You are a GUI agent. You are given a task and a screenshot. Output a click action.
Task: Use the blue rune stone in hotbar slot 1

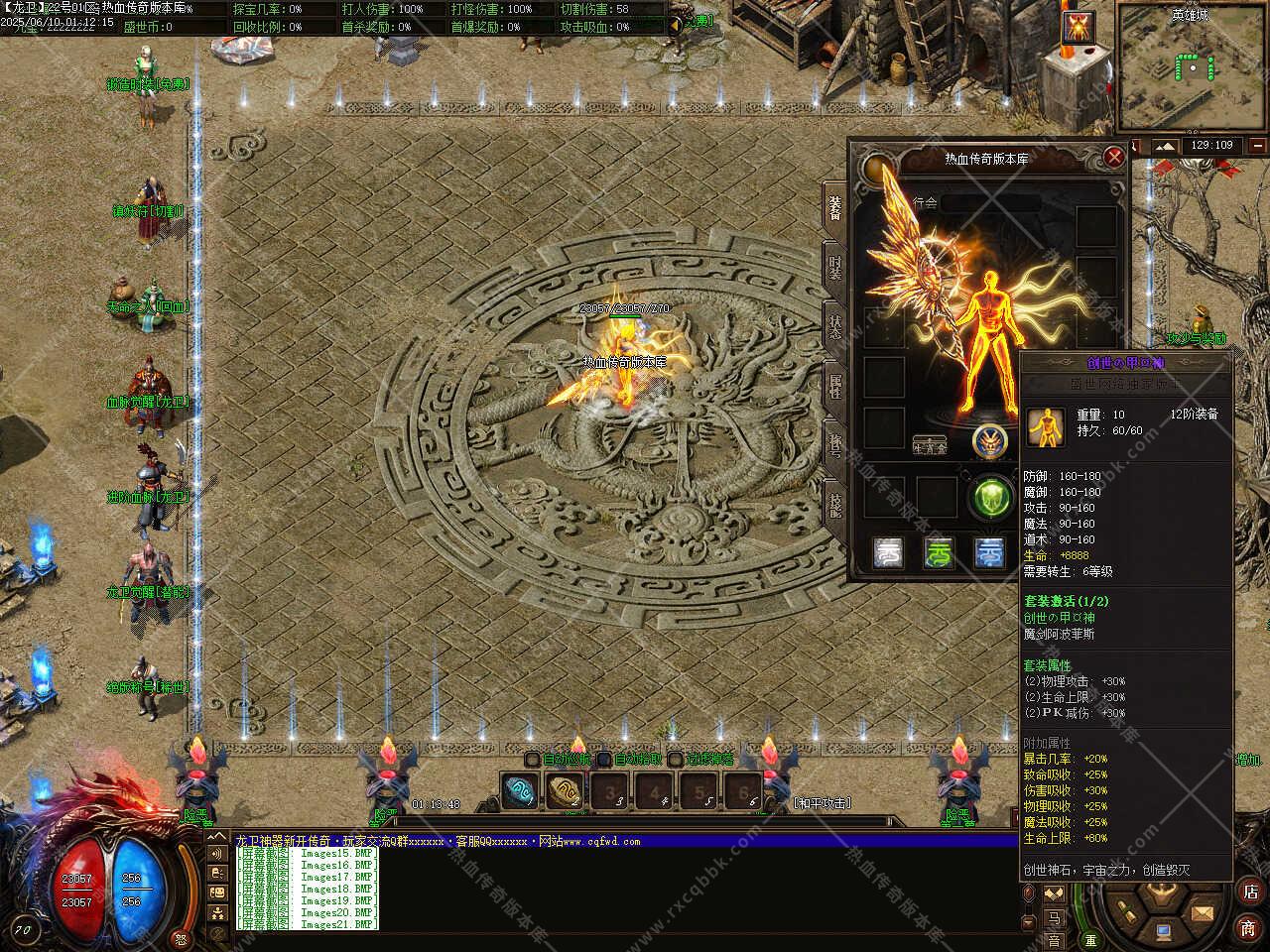(x=517, y=791)
